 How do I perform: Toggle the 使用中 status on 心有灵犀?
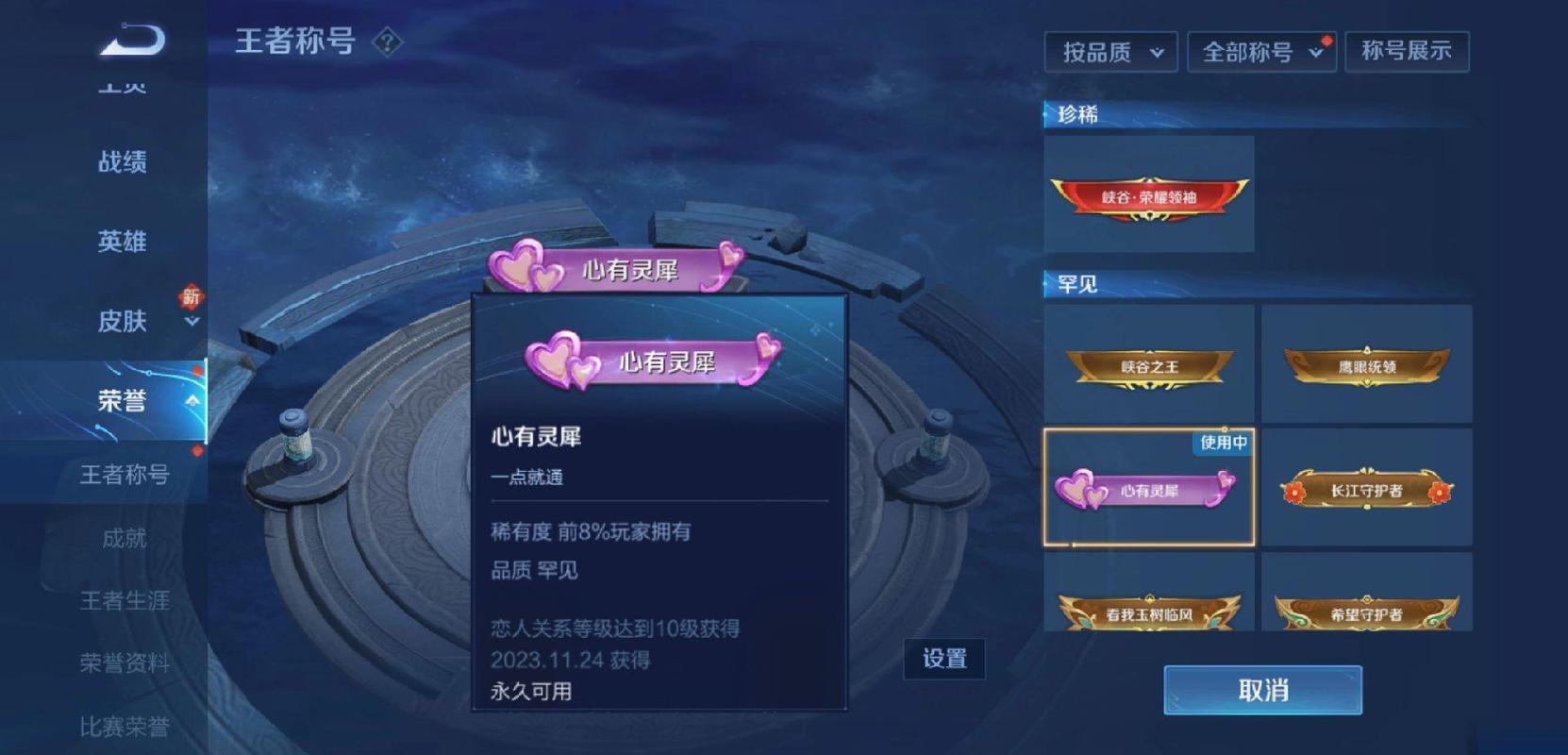click(x=1220, y=444)
